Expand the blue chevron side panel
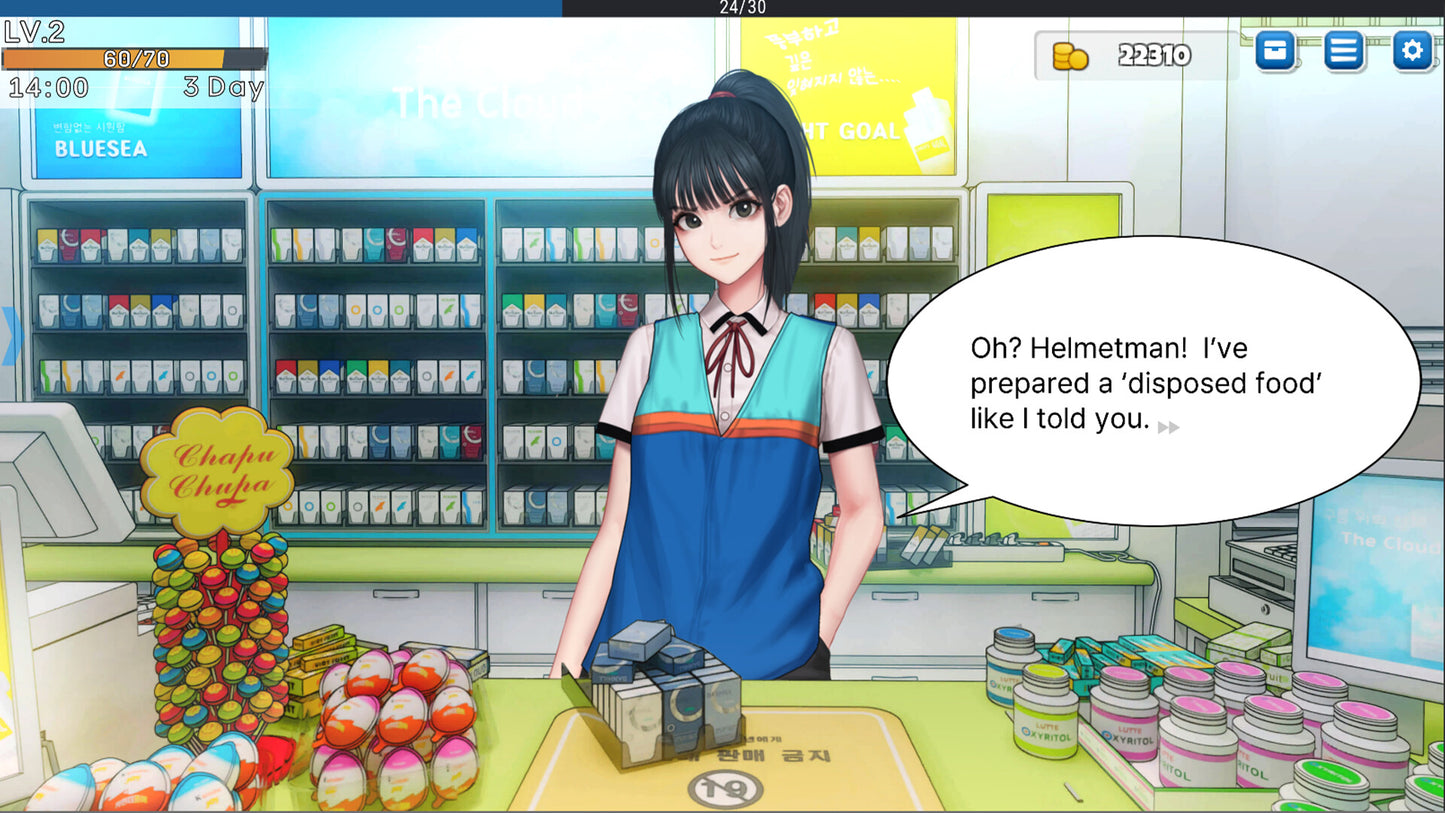 [x=10, y=336]
